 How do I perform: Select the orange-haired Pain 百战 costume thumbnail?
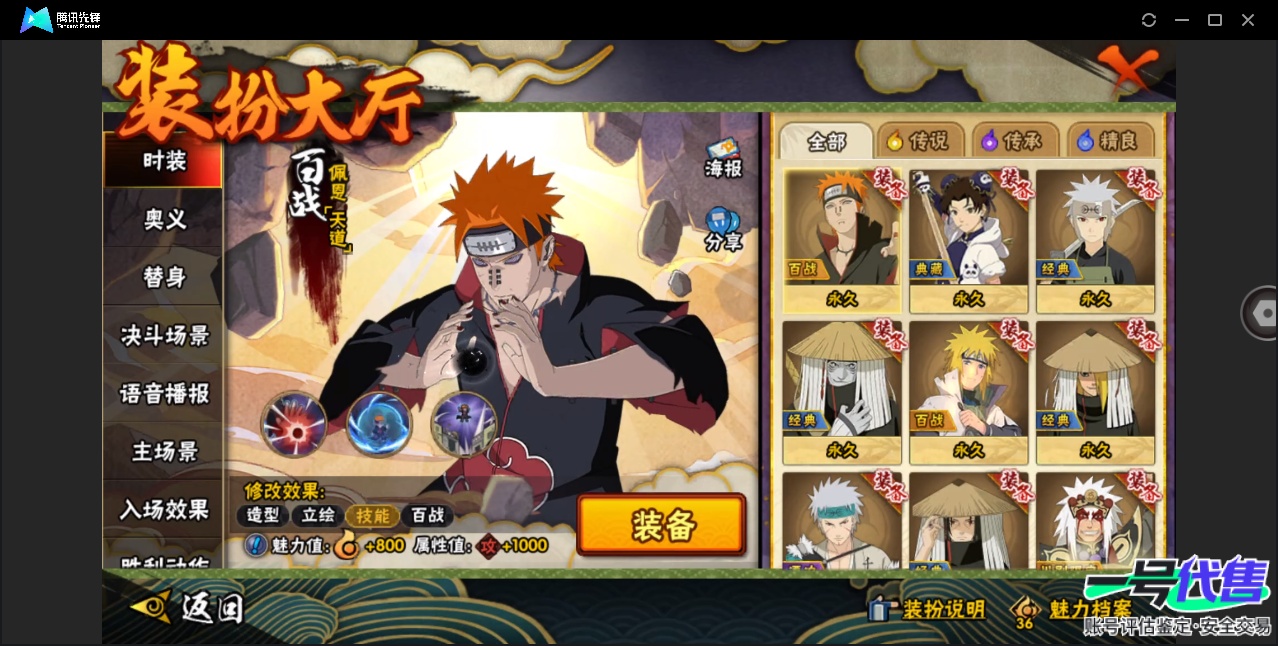pos(841,240)
